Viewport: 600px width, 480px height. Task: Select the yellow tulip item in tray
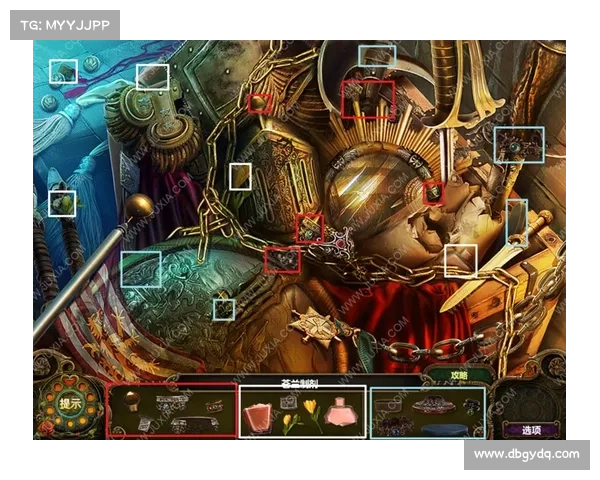click(312, 409)
